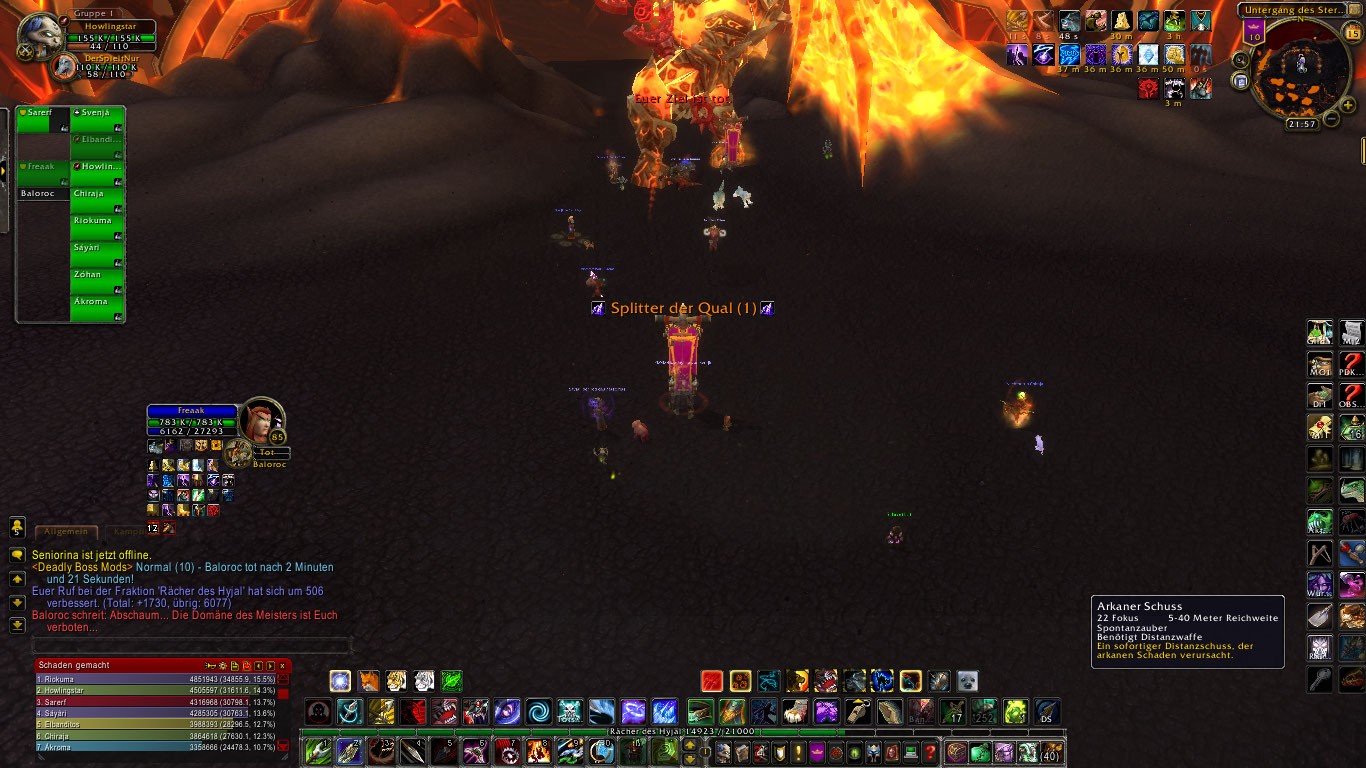Activate the blue swirl vortex ability
Image resolution: width=1366 pixels, height=768 pixels.
click(x=539, y=712)
